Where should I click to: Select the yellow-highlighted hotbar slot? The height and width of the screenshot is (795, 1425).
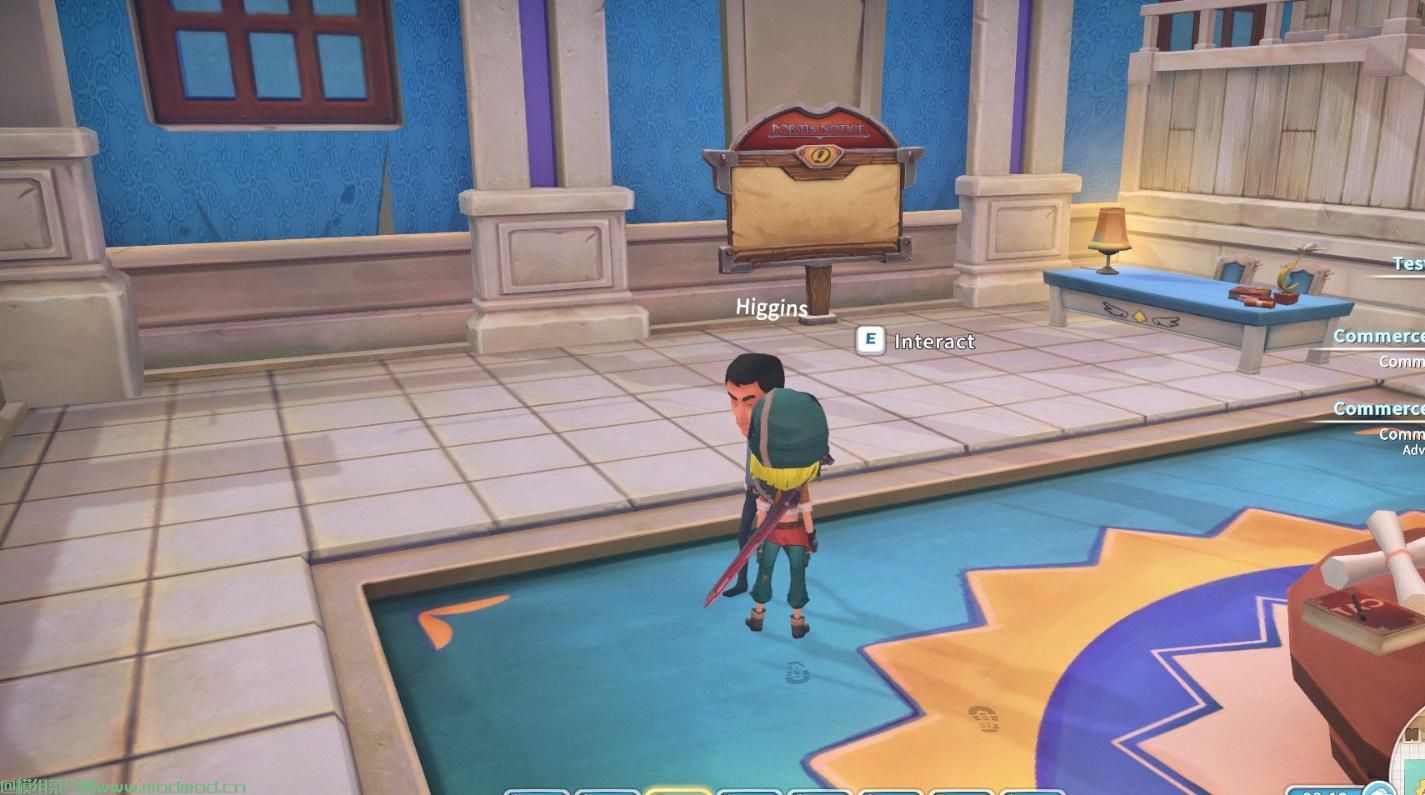tap(678, 790)
